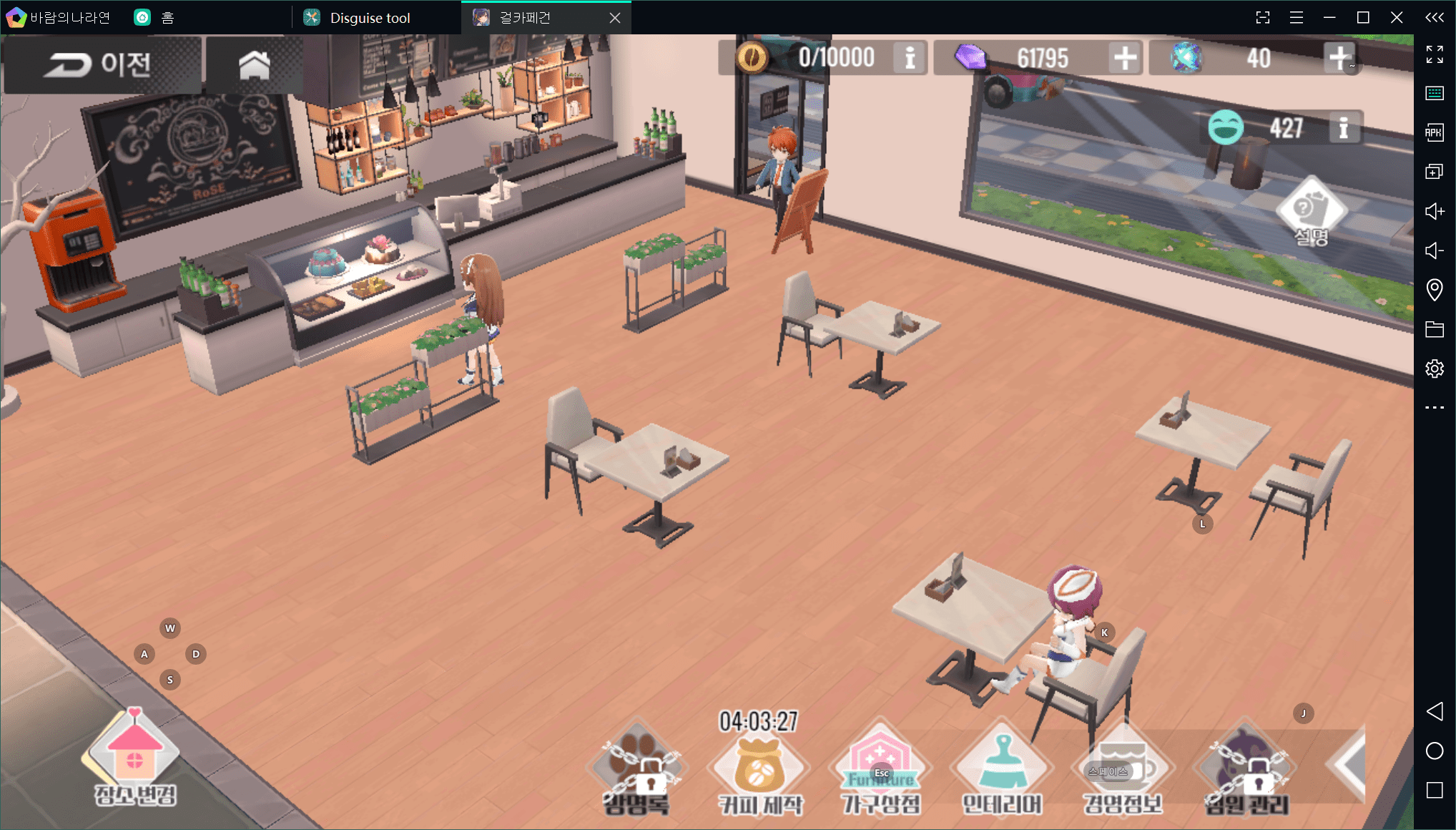Show coffee bean currency info
The height and width of the screenshot is (830, 1456).
point(910,58)
